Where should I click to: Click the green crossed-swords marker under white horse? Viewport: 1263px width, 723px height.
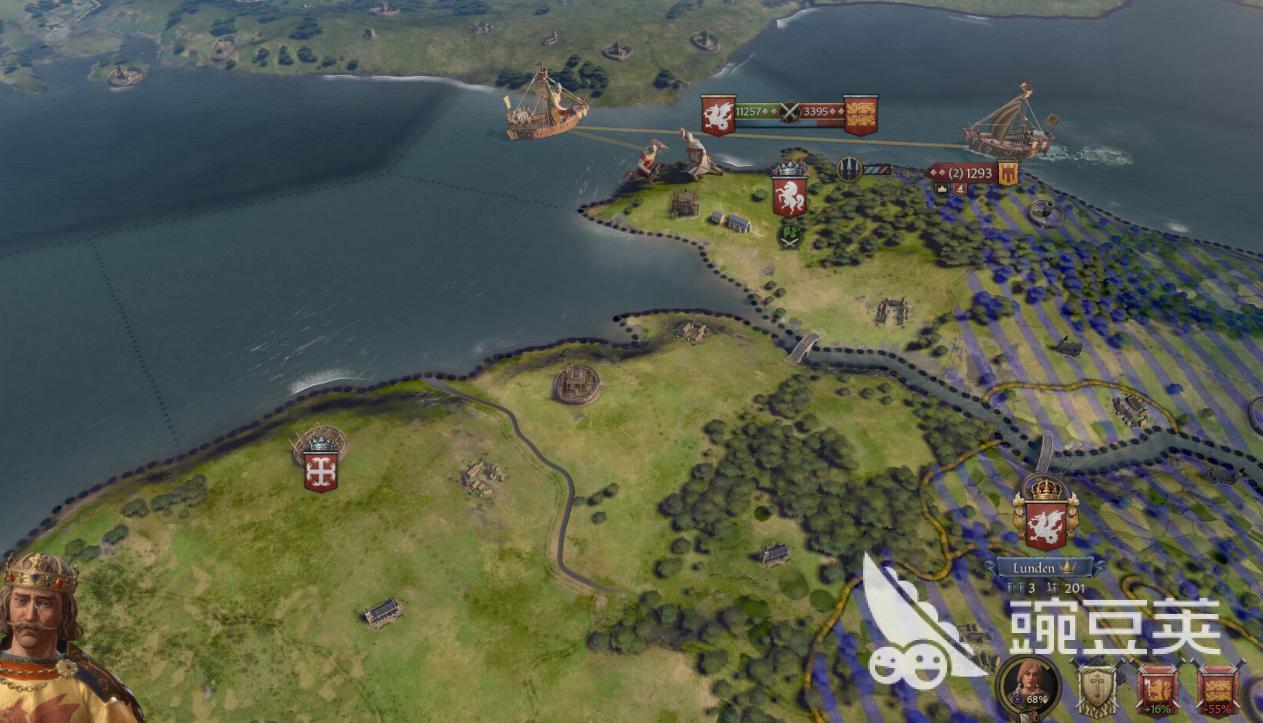[790, 236]
